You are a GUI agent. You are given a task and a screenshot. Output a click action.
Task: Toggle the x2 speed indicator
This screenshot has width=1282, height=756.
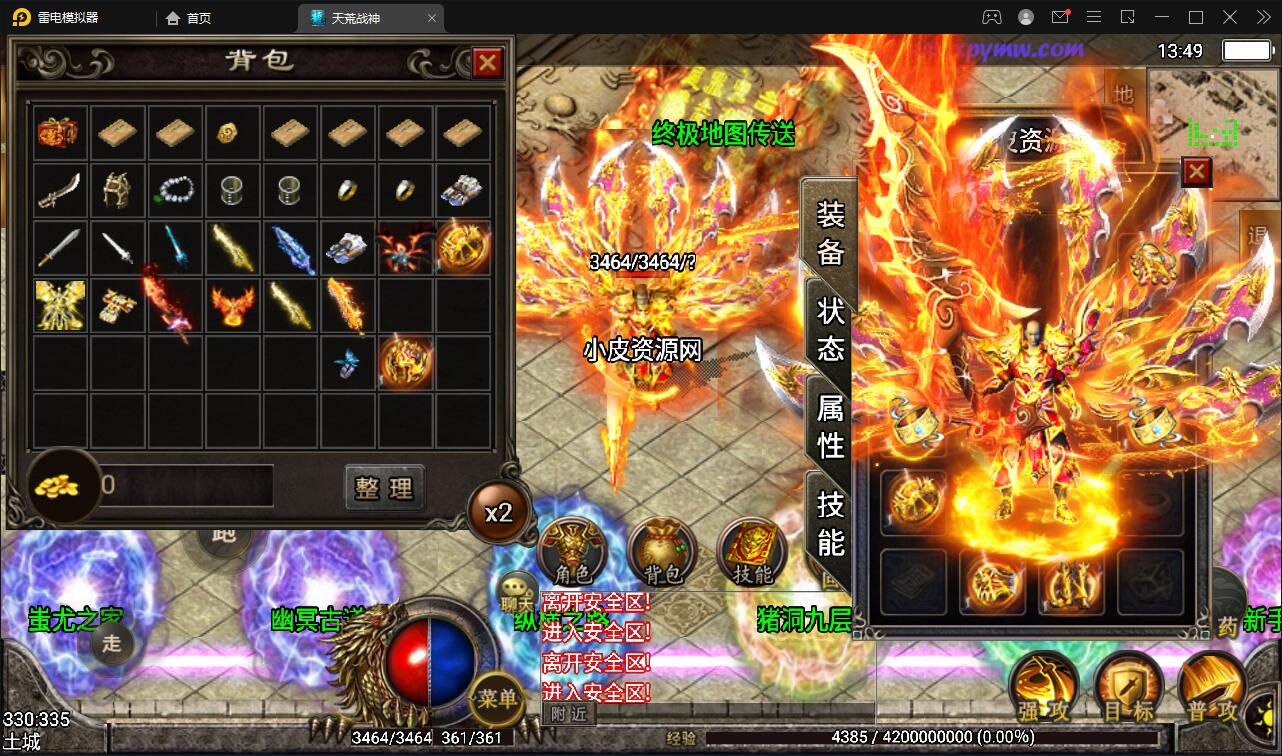coord(499,511)
